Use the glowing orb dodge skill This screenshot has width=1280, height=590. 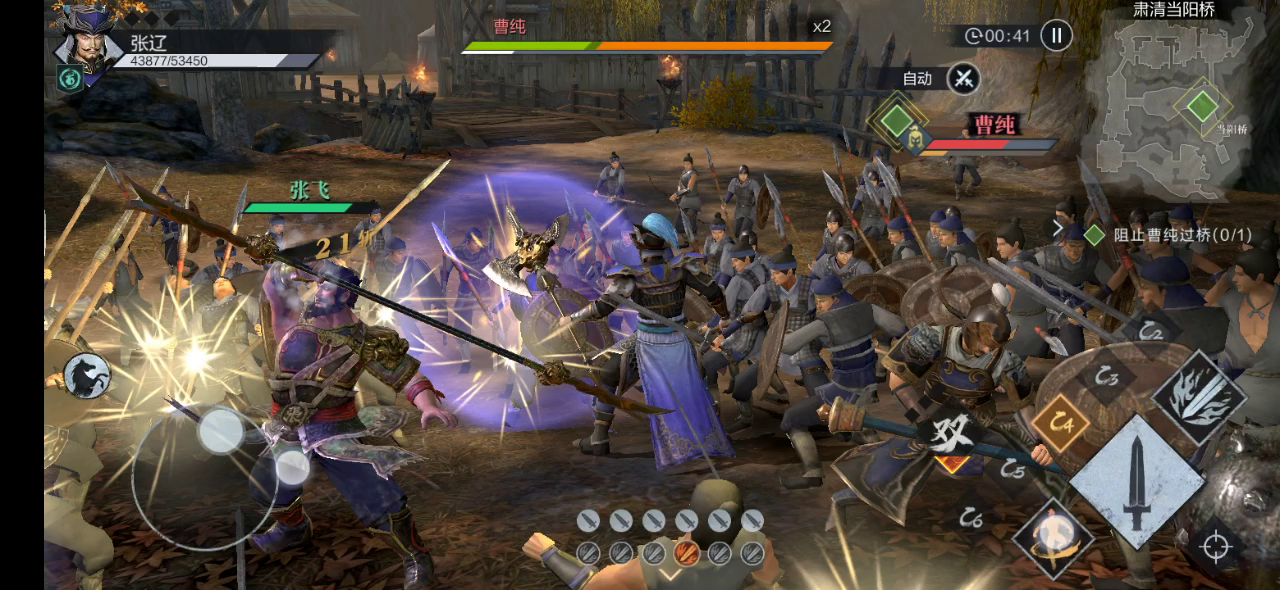click(1052, 538)
